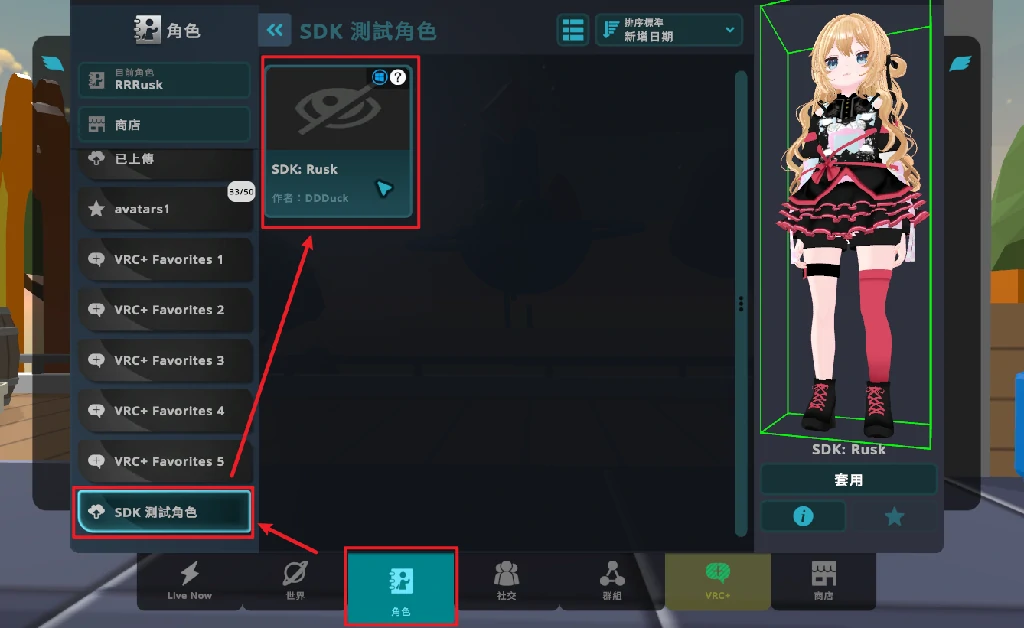Show avatar details with the info button
Image resolution: width=1024 pixels, height=628 pixels.
click(x=803, y=516)
